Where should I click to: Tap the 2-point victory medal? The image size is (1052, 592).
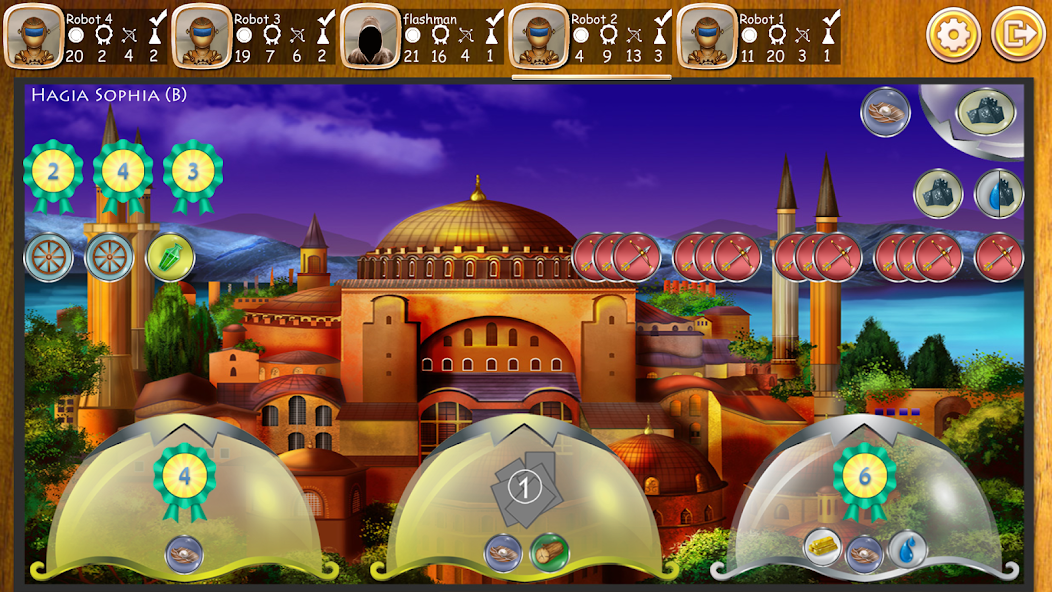tap(53, 173)
